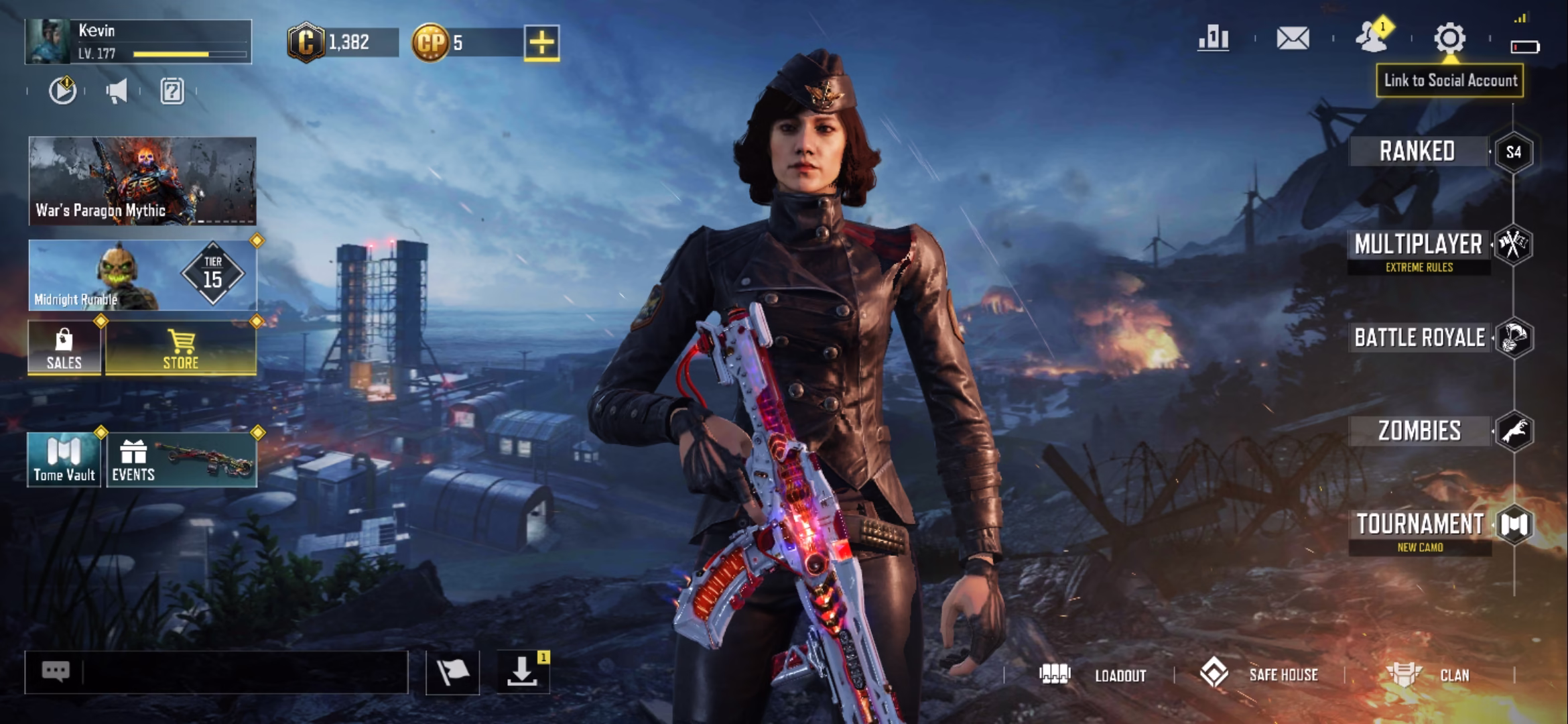Choose the Multiplayer mode
The height and width of the screenshot is (724, 1568).
(x=1419, y=245)
